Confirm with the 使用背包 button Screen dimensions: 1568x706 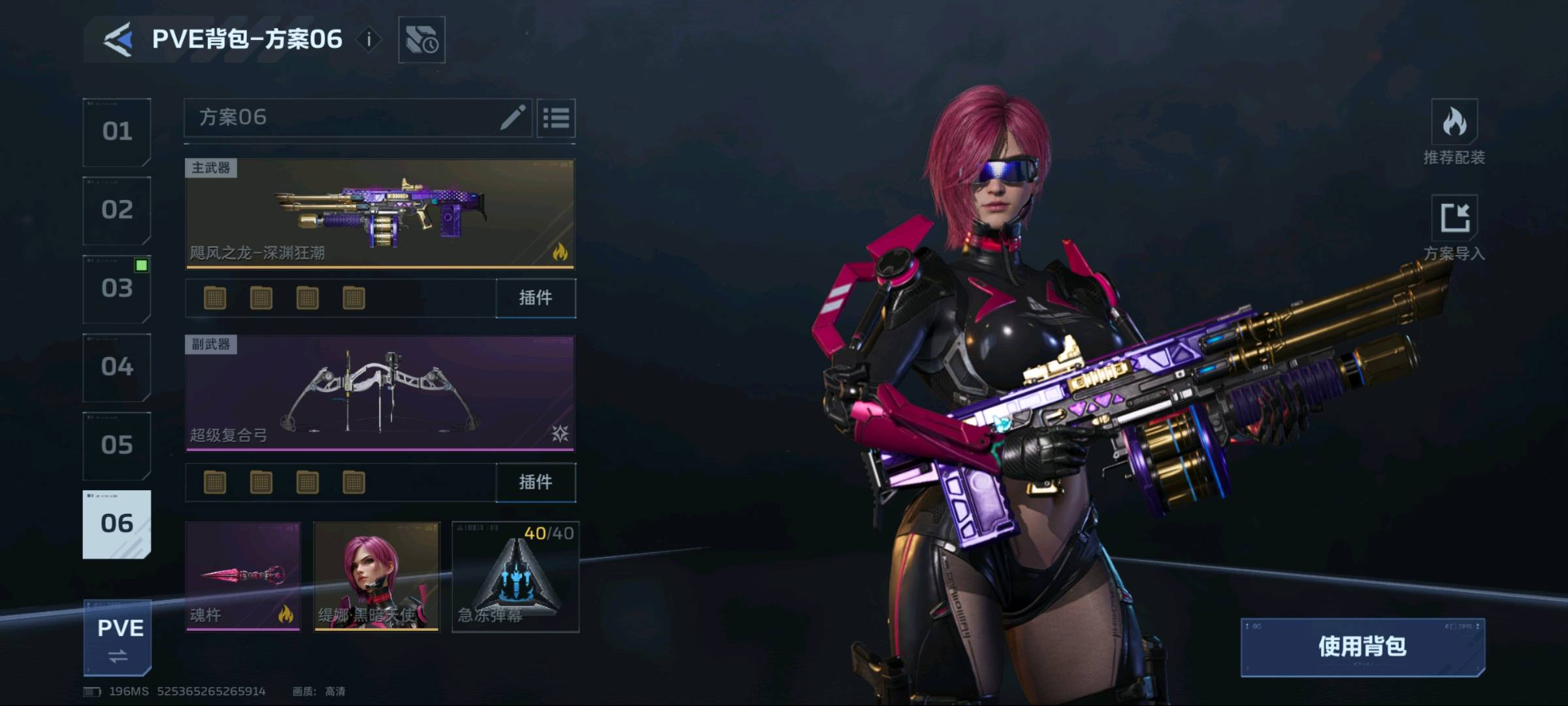(1362, 647)
